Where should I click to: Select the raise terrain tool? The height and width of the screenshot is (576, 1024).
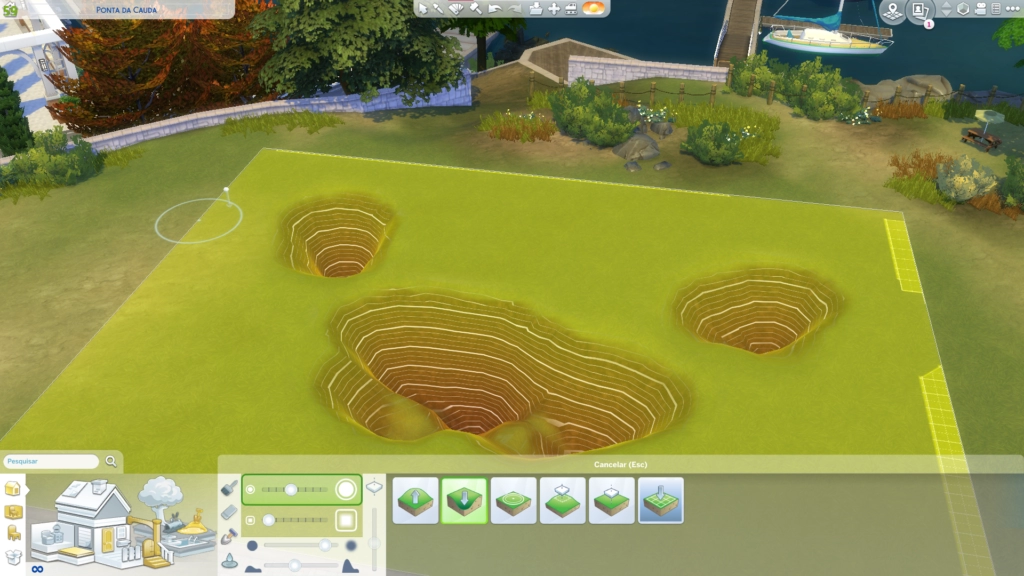click(415, 500)
